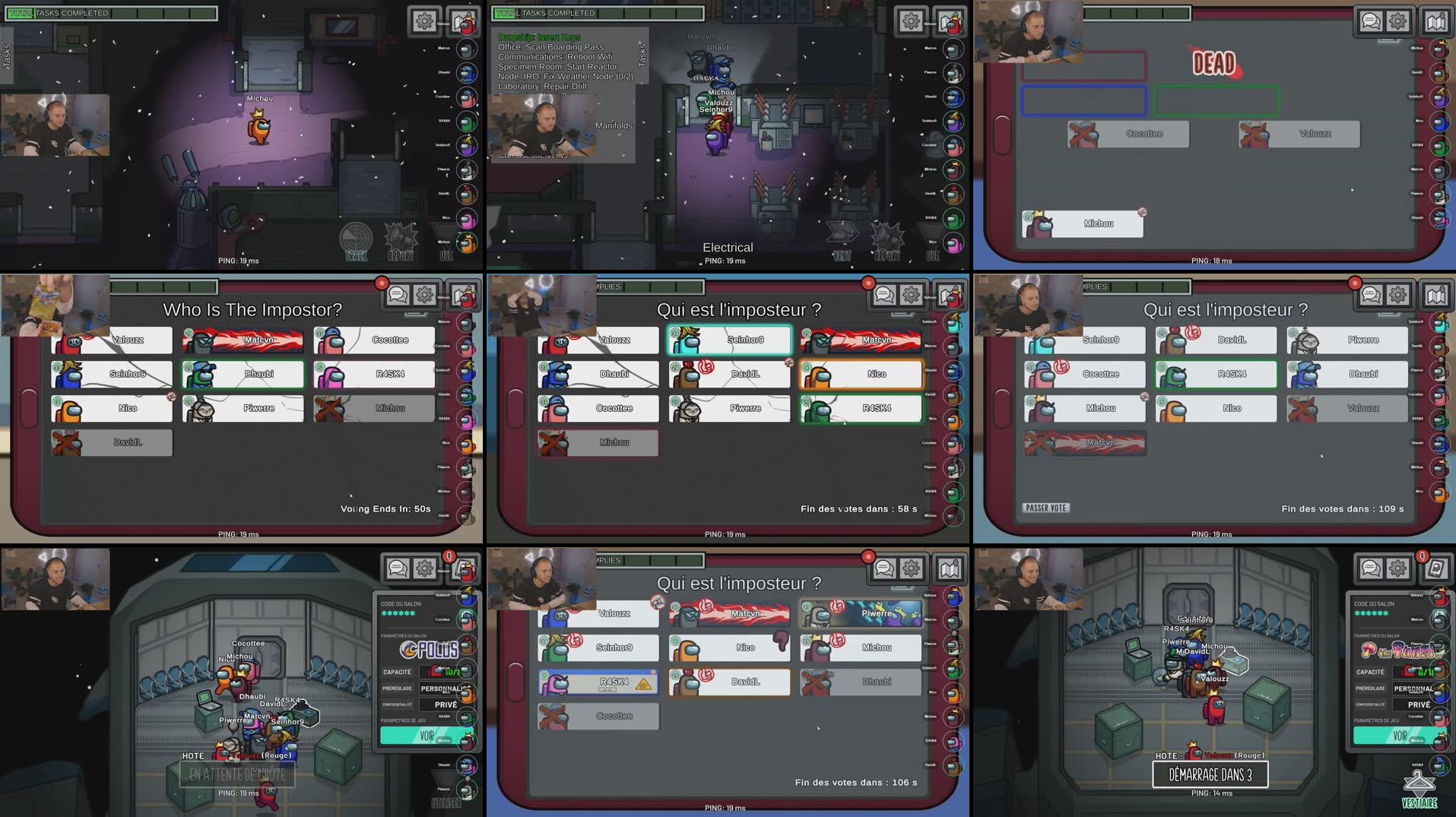Click the Total Tasks Completed progress bar

(x=110, y=12)
